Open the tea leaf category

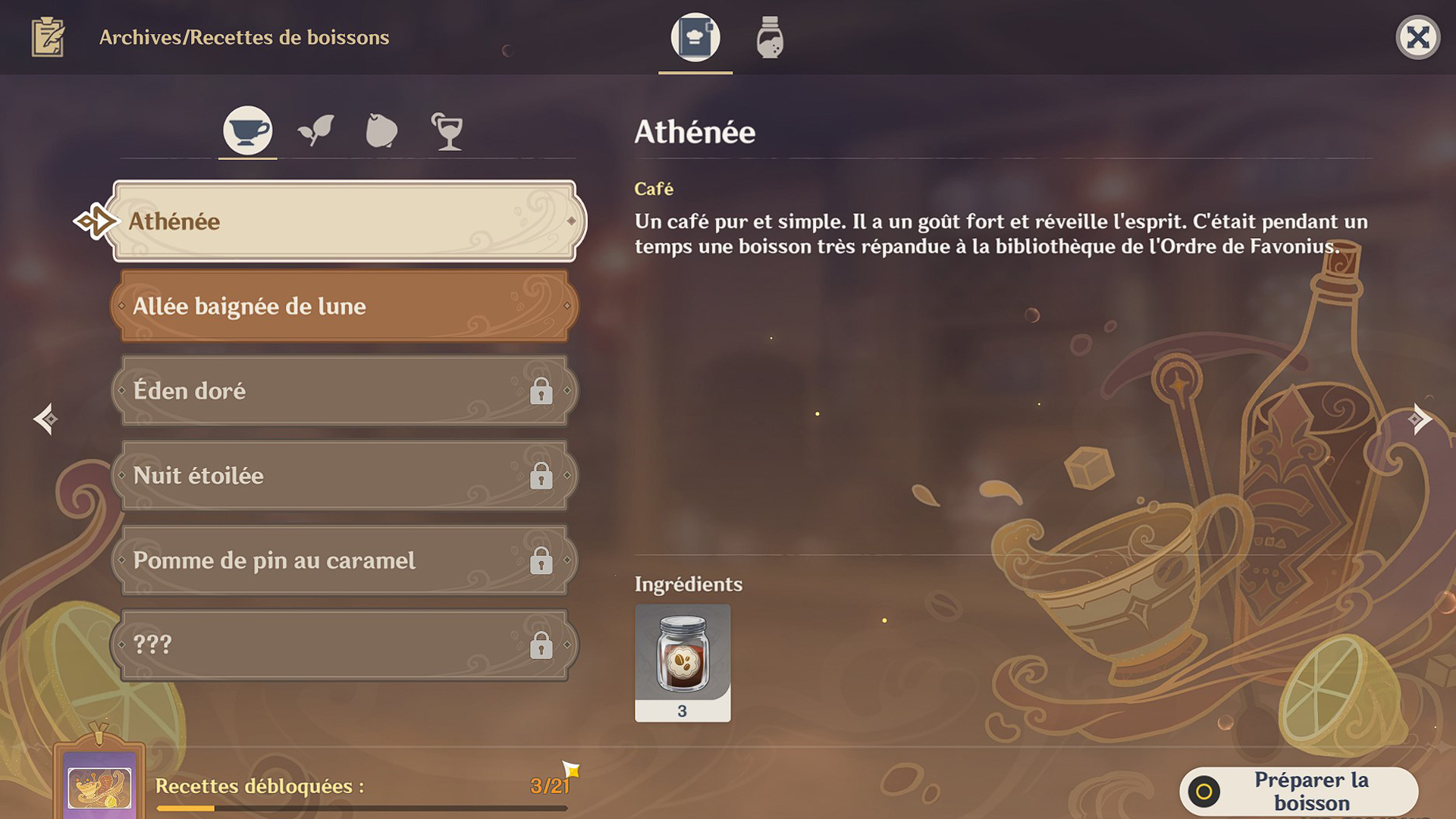click(315, 130)
